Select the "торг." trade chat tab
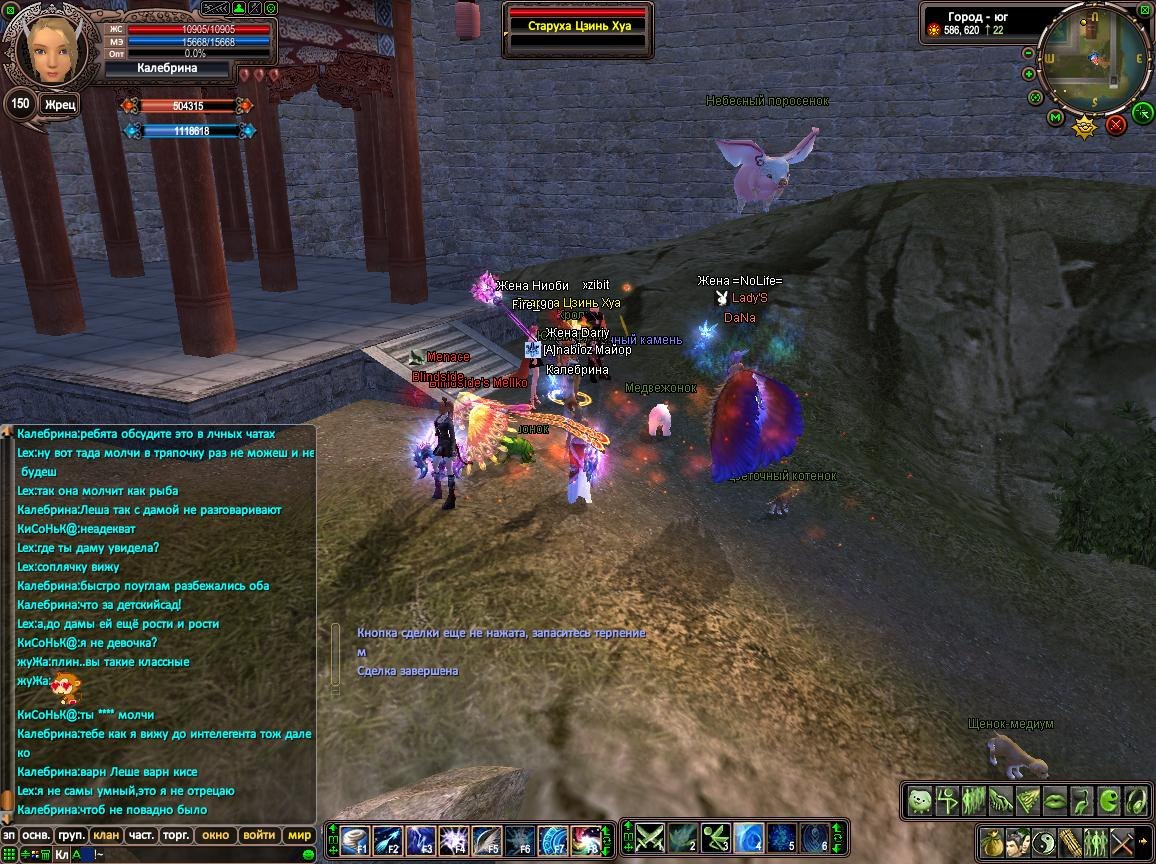The image size is (1156, 864). [x=177, y=835]
